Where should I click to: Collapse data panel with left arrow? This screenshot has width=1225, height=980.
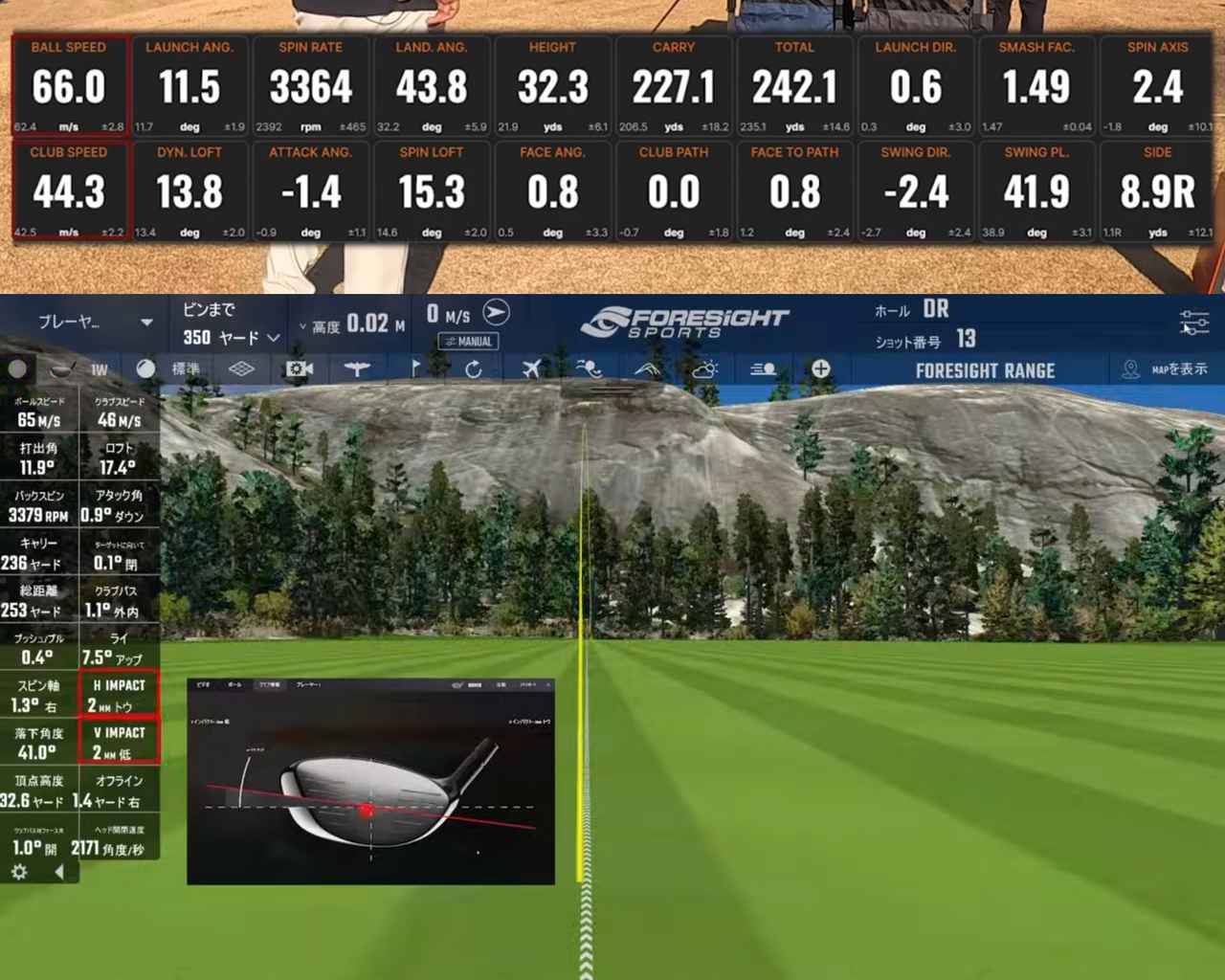[x=59, y=872]
